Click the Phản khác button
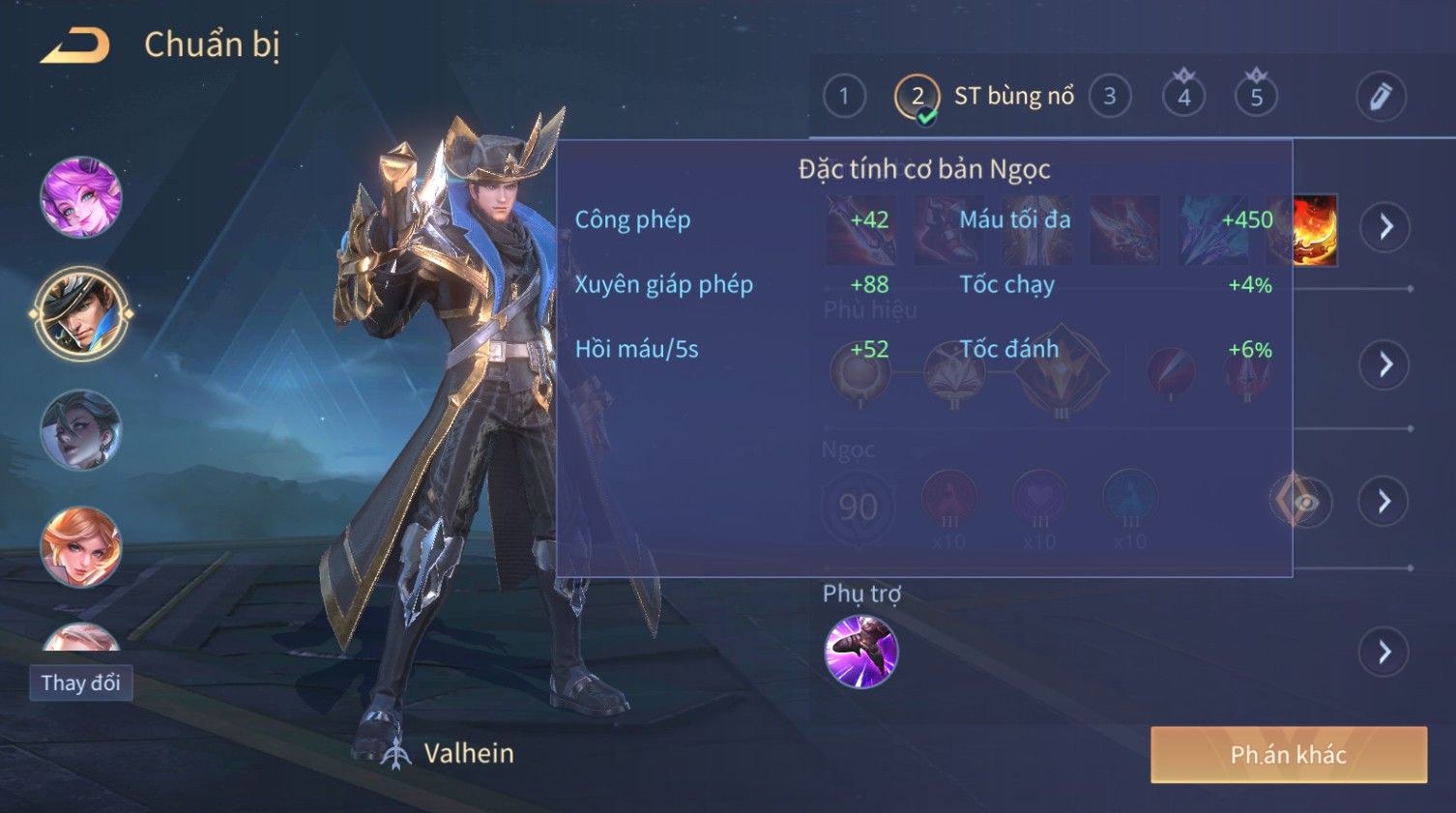The height and width of the screenshot is (813, 1456). (x=1288, y=754)
